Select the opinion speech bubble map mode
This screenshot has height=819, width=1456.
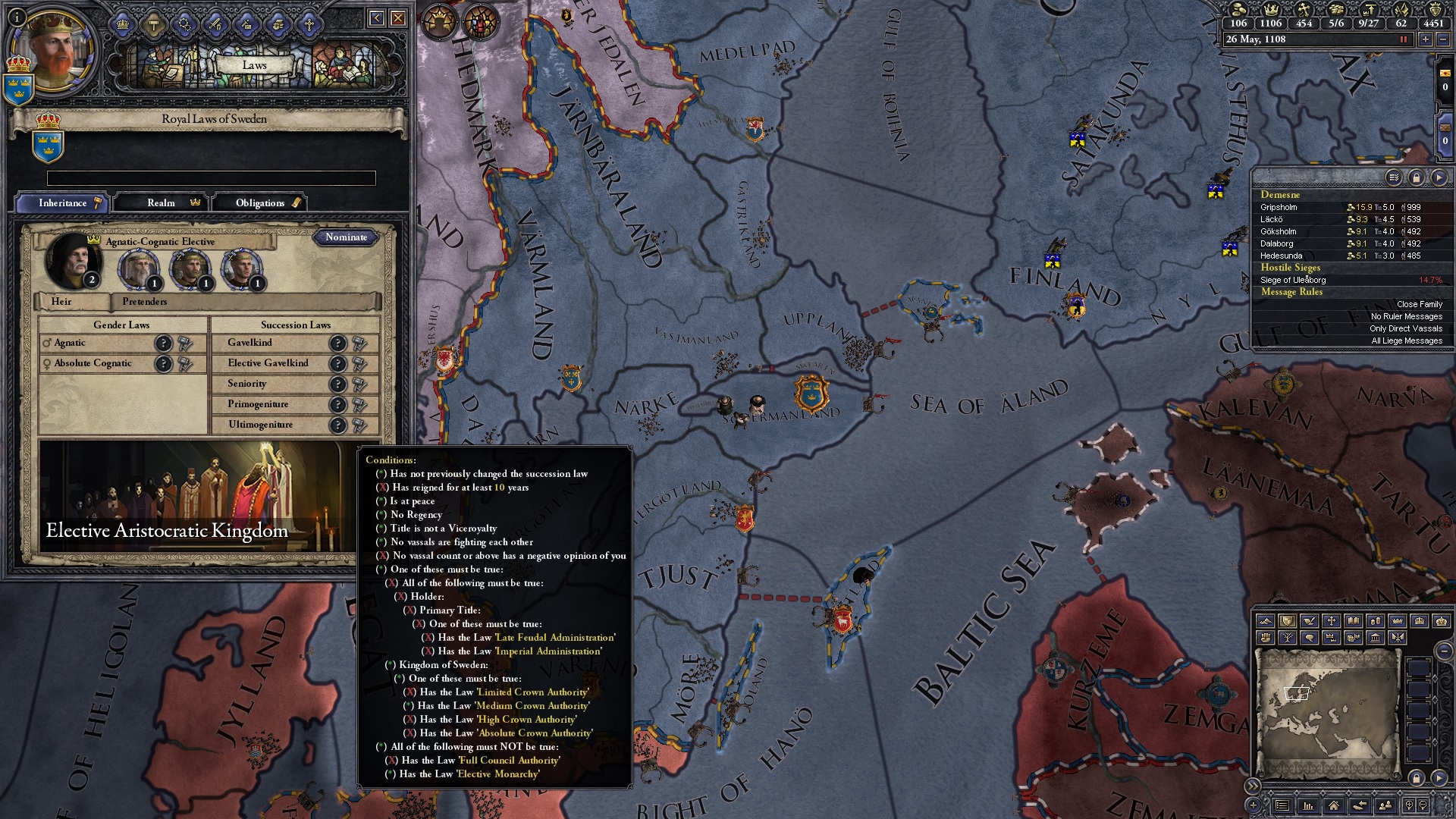pos(1309,638)
